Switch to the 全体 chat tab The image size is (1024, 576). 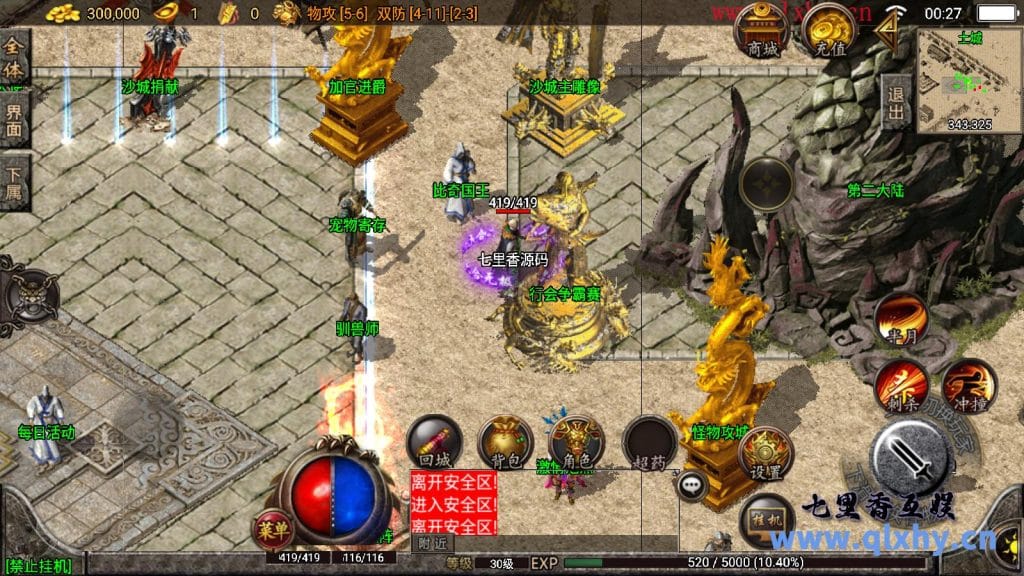coord(14,57)
